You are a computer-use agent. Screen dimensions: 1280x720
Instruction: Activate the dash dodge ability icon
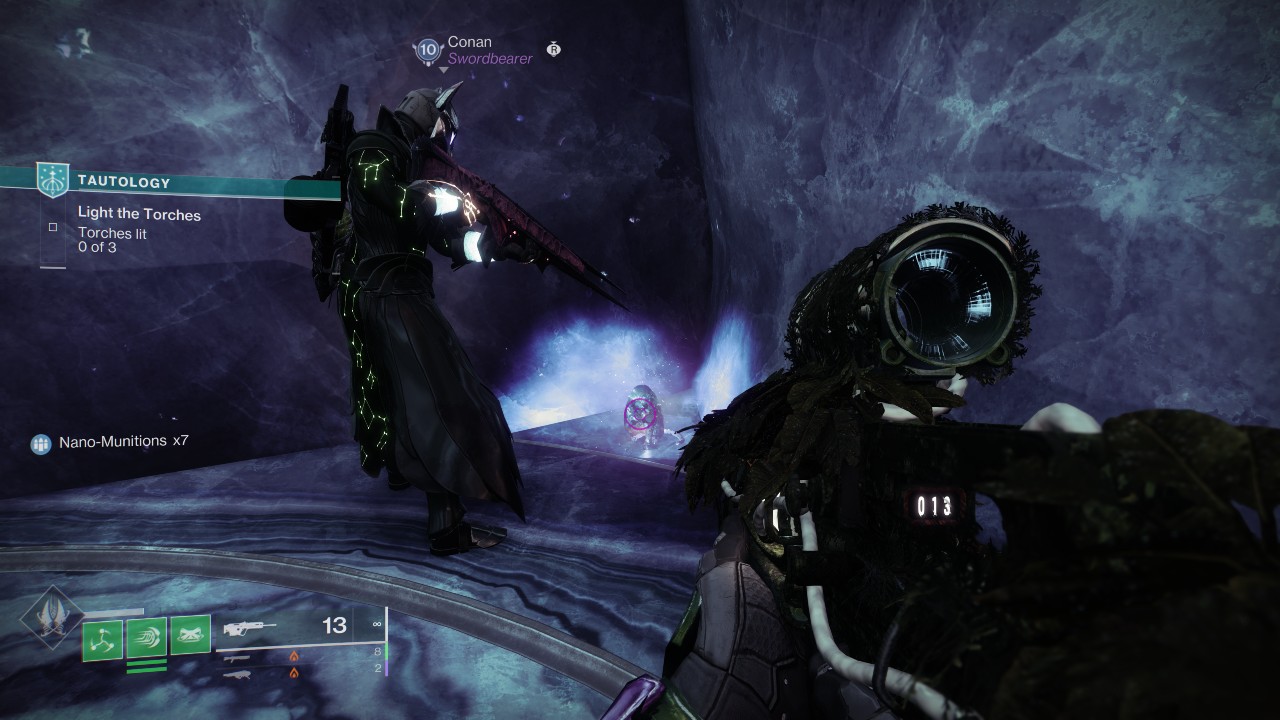pyautogui.click(x=146, y=637)
